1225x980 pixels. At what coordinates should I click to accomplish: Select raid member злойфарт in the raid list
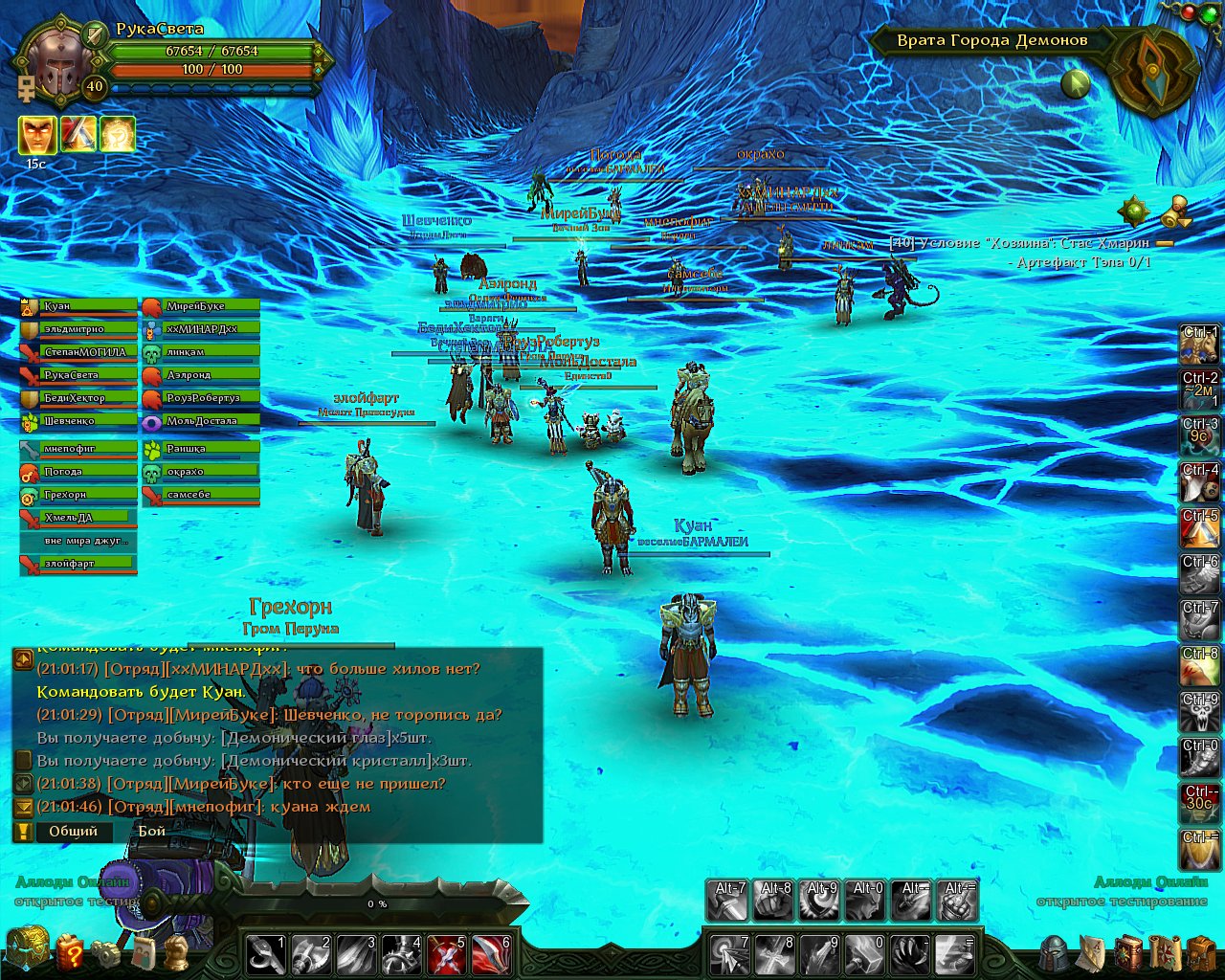[x=78, y=564]
